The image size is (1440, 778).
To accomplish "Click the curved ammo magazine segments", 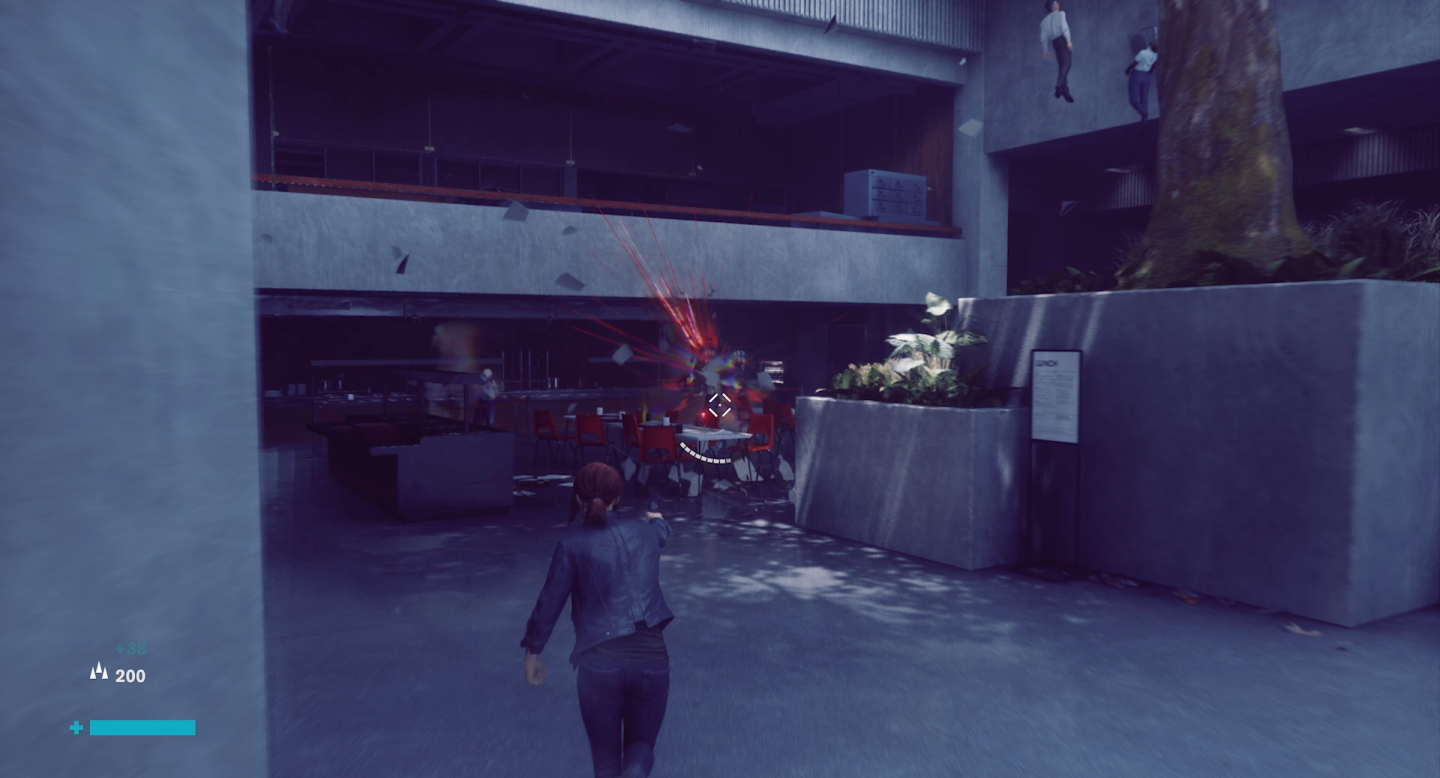I will [x=706, y=455].
